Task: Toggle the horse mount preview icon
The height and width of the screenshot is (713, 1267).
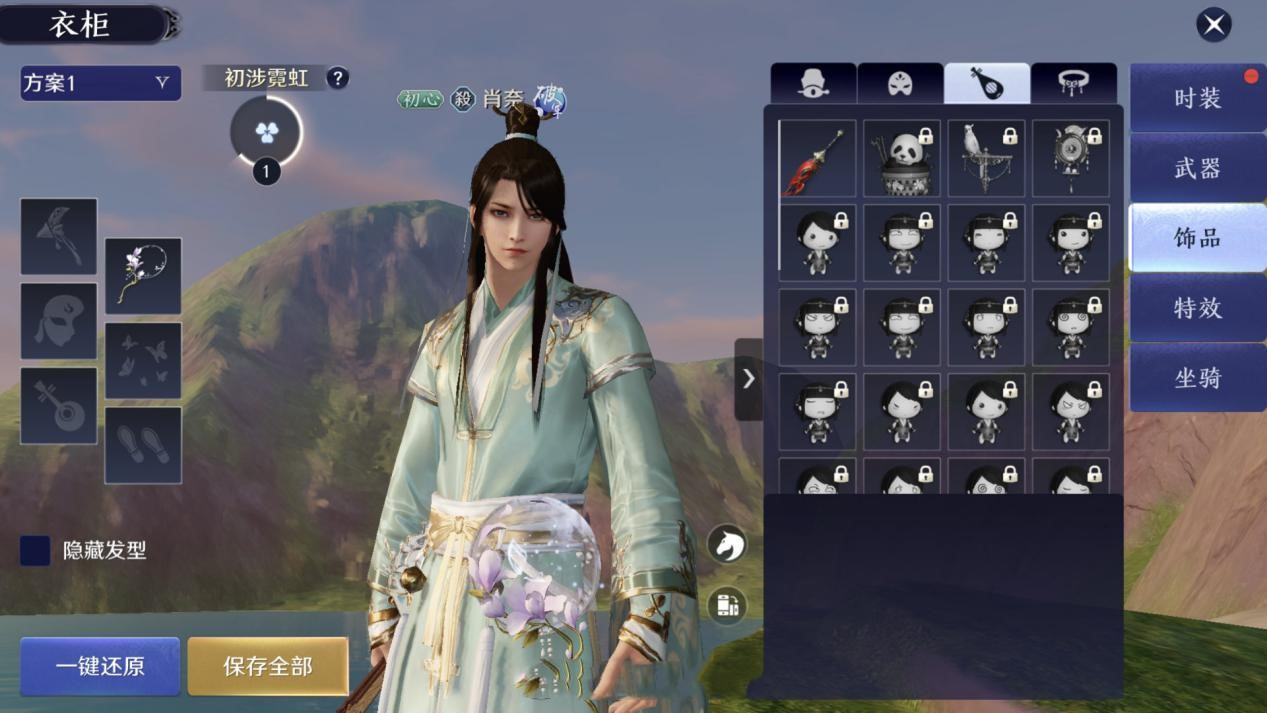Action: [727, 544]
